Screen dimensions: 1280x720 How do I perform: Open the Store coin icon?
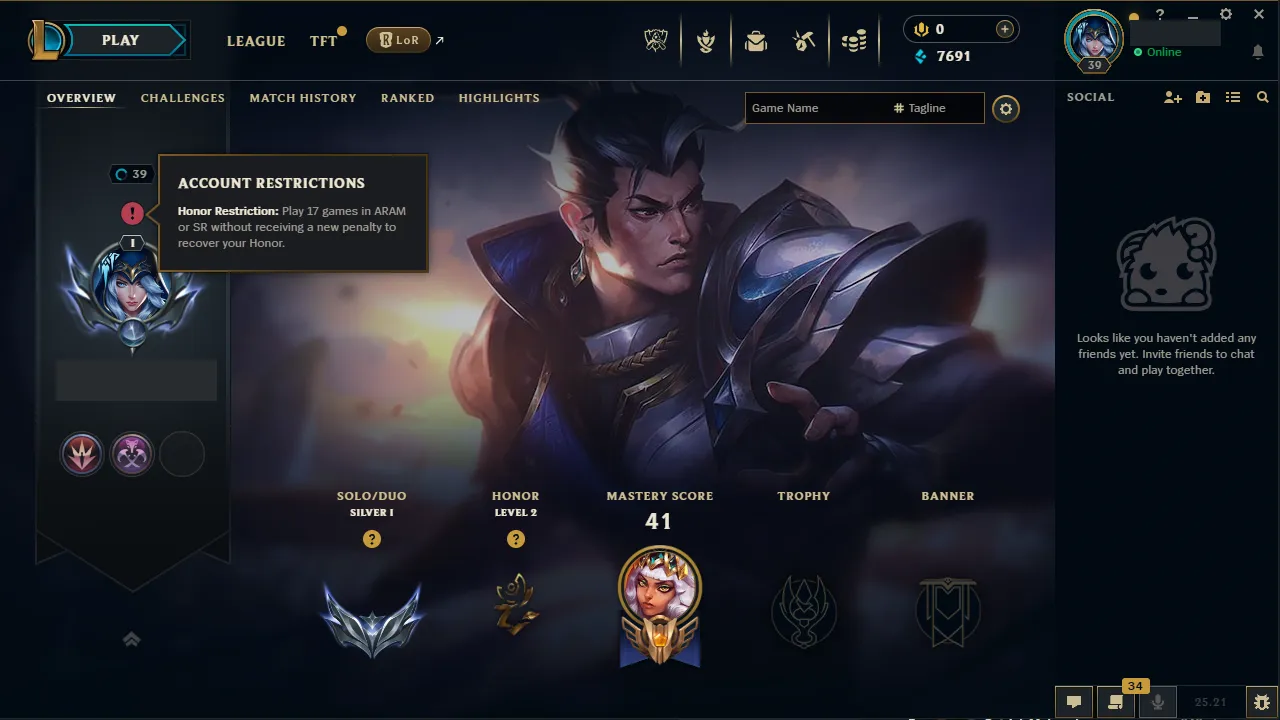(x=854, y=40)
